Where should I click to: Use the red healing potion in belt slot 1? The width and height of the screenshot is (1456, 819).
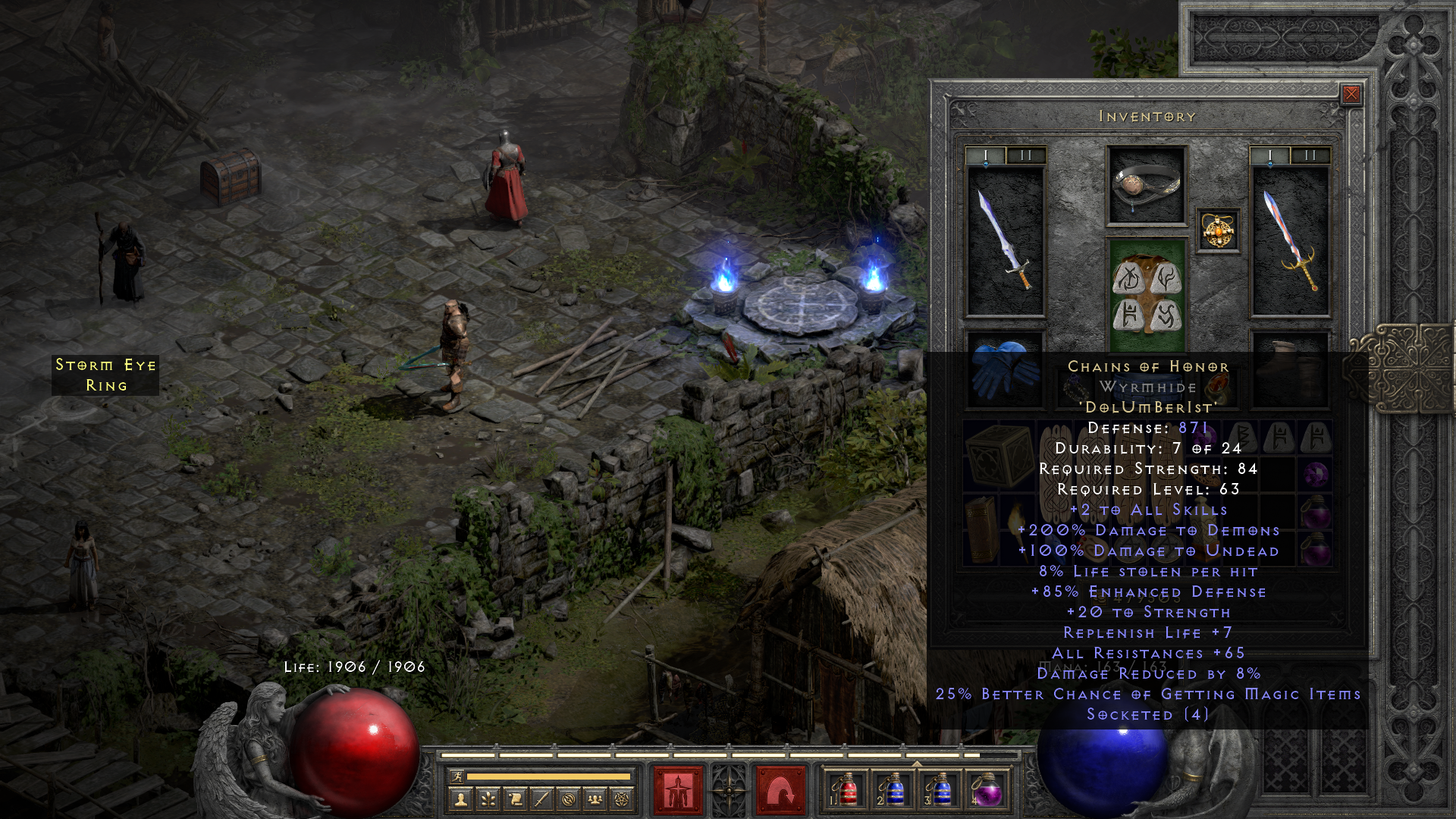[848, 790]
